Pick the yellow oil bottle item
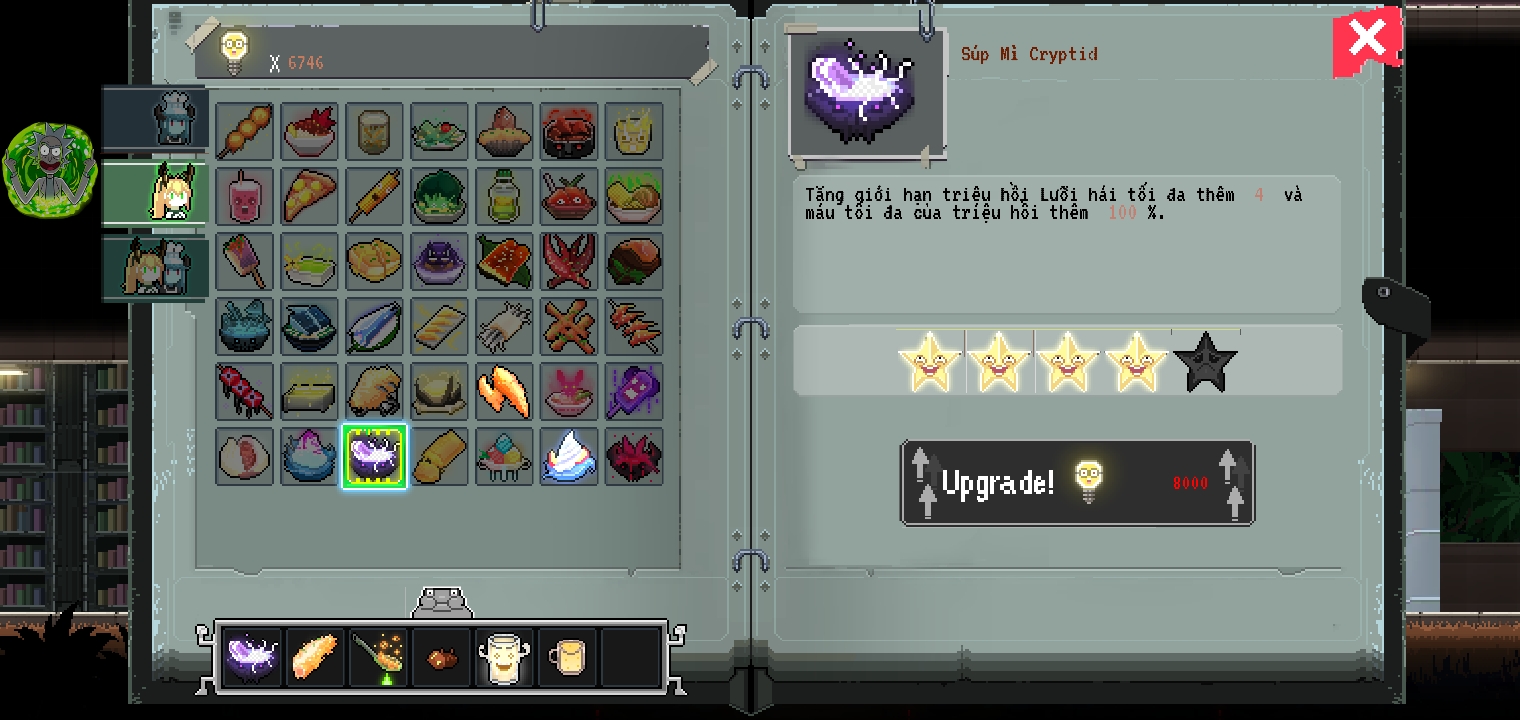Screen dimensions: 1520x720 (504, 196)
